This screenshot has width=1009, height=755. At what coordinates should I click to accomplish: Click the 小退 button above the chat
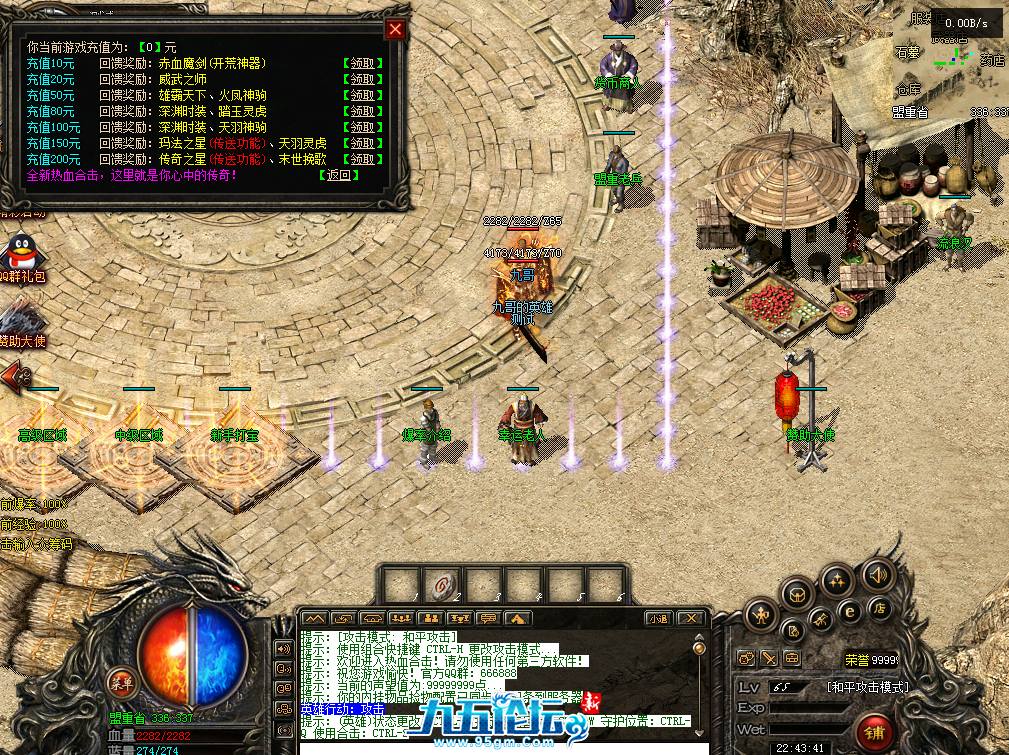(x=658, y=619)
